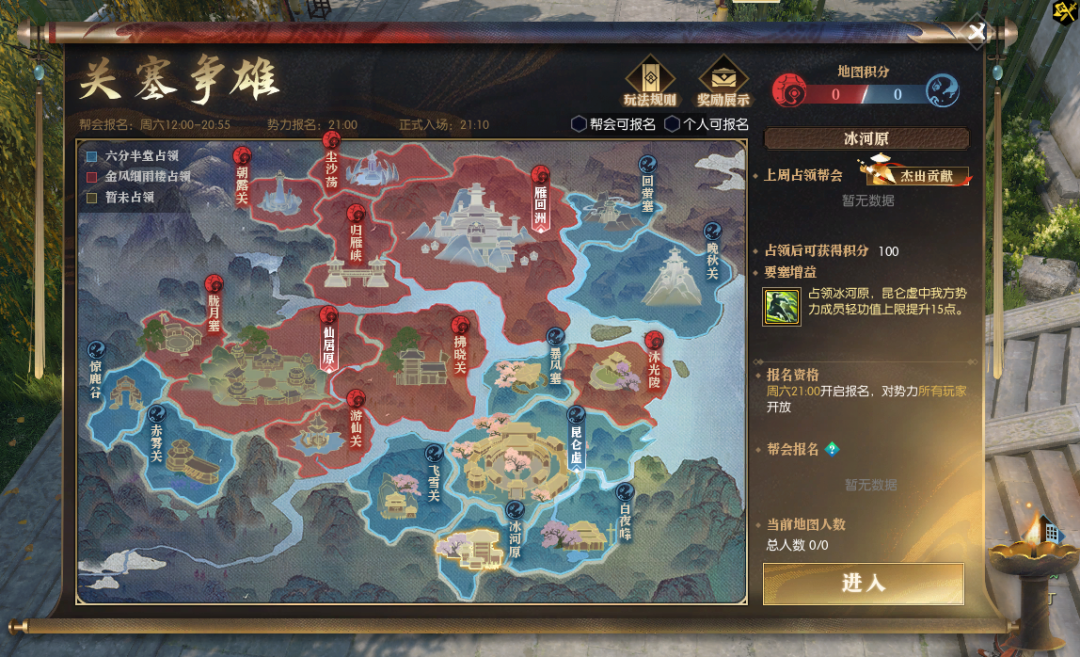Show the 奖励展示 rewards display
The height and width of the screenshot is (657, 1080).
pos(723,81)
